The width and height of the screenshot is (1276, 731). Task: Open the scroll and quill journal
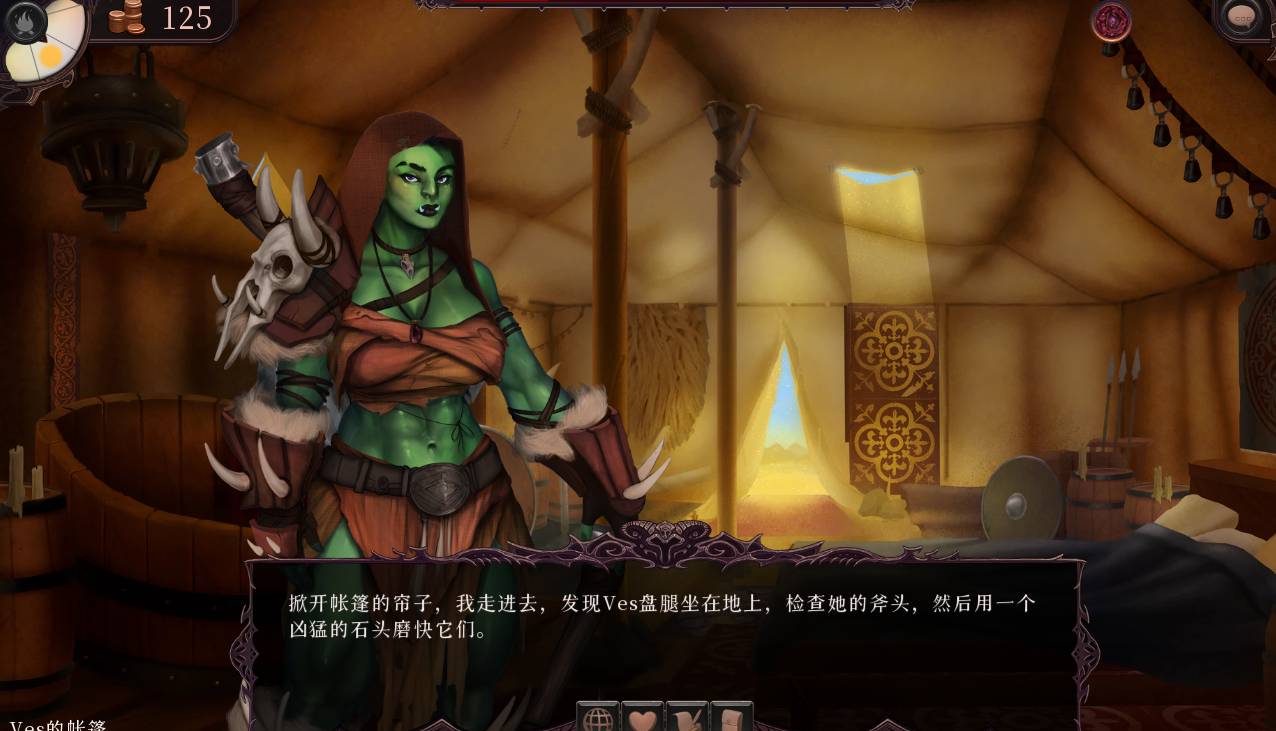(x=687, y=718)
